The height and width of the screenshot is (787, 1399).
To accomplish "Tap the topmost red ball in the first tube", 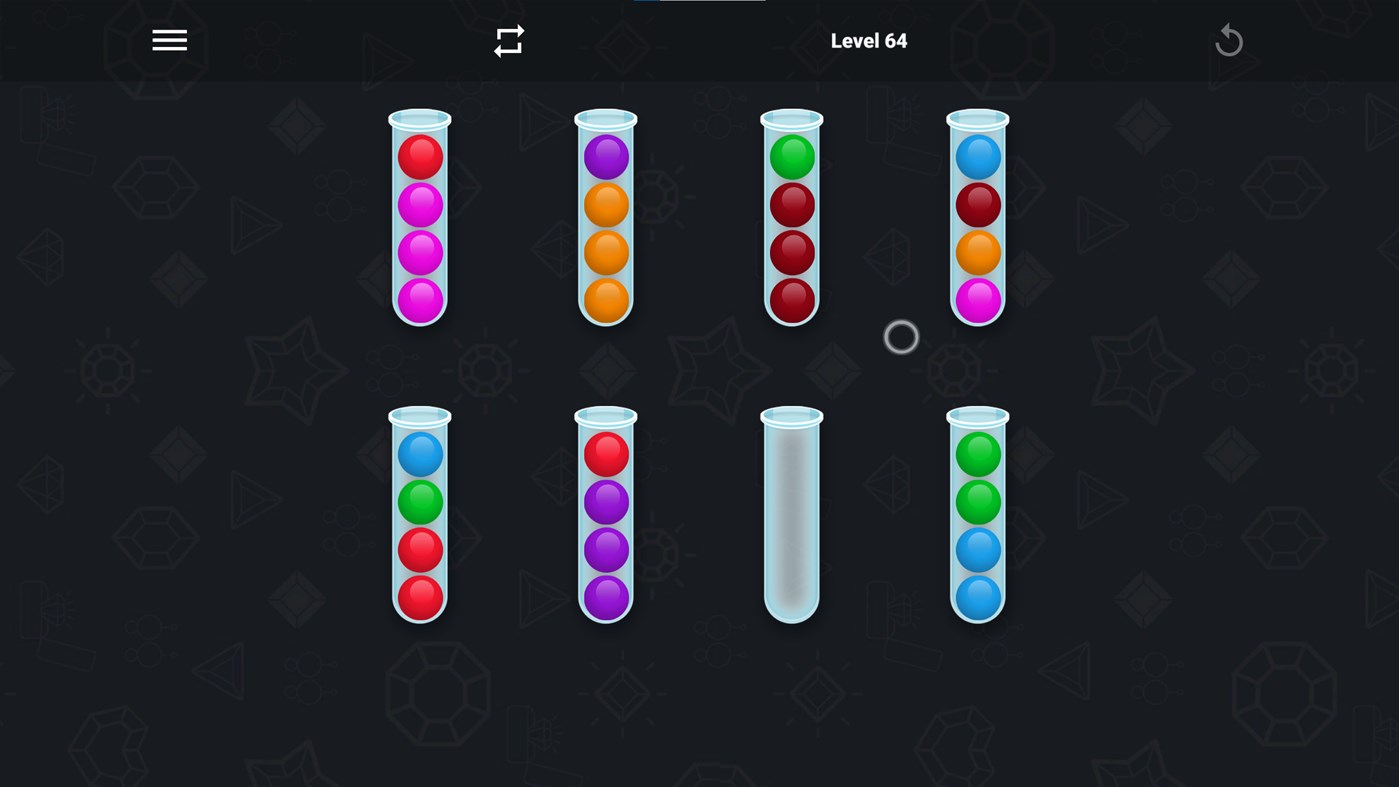I will click(418, 156).
